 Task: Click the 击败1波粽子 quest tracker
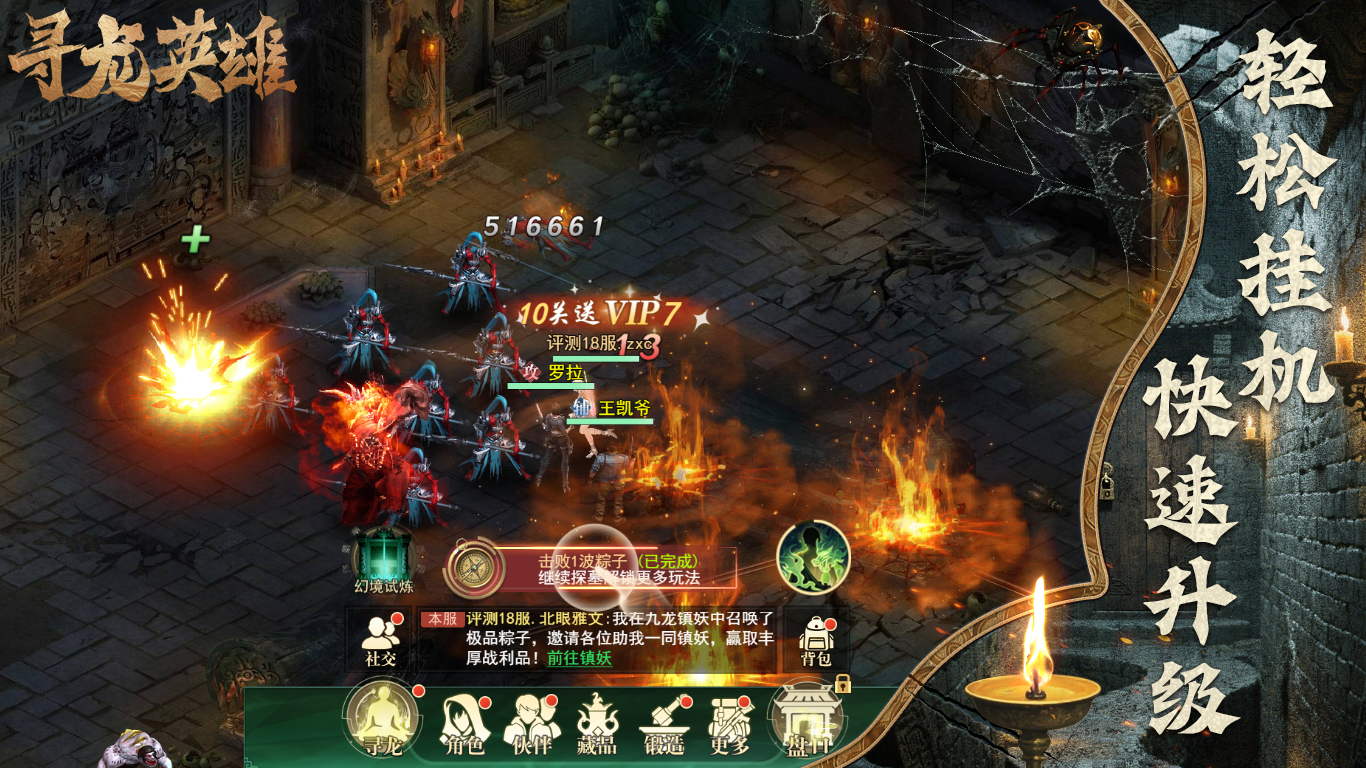pyautogui.click(x=618, y=569)
